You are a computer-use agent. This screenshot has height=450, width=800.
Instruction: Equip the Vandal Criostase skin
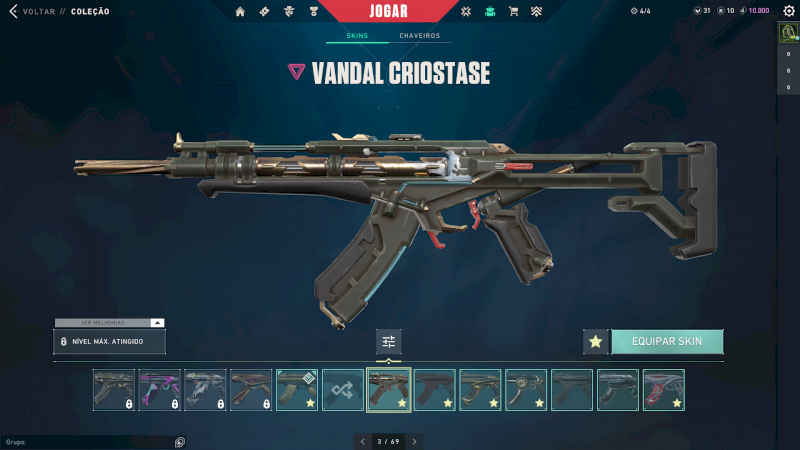667,341
